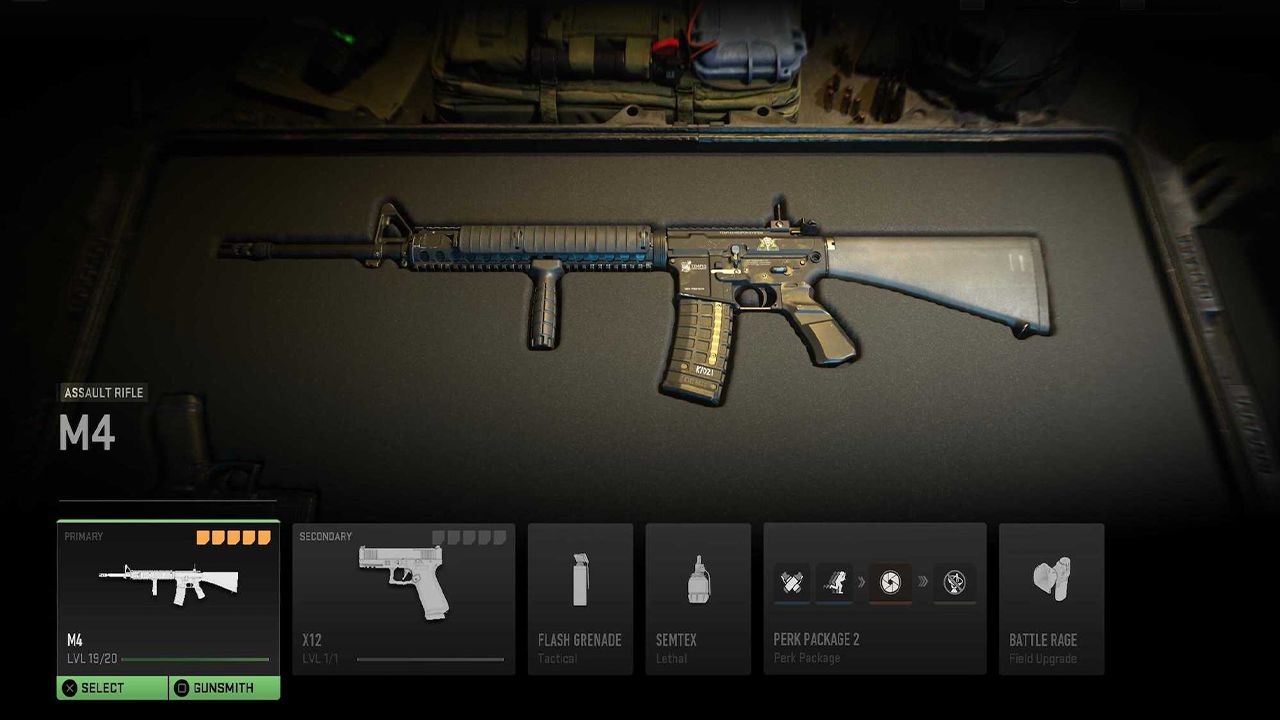Select the crossed-batteries base perk icon
The height and width of the screenshot is (720, 1280).
790,580
